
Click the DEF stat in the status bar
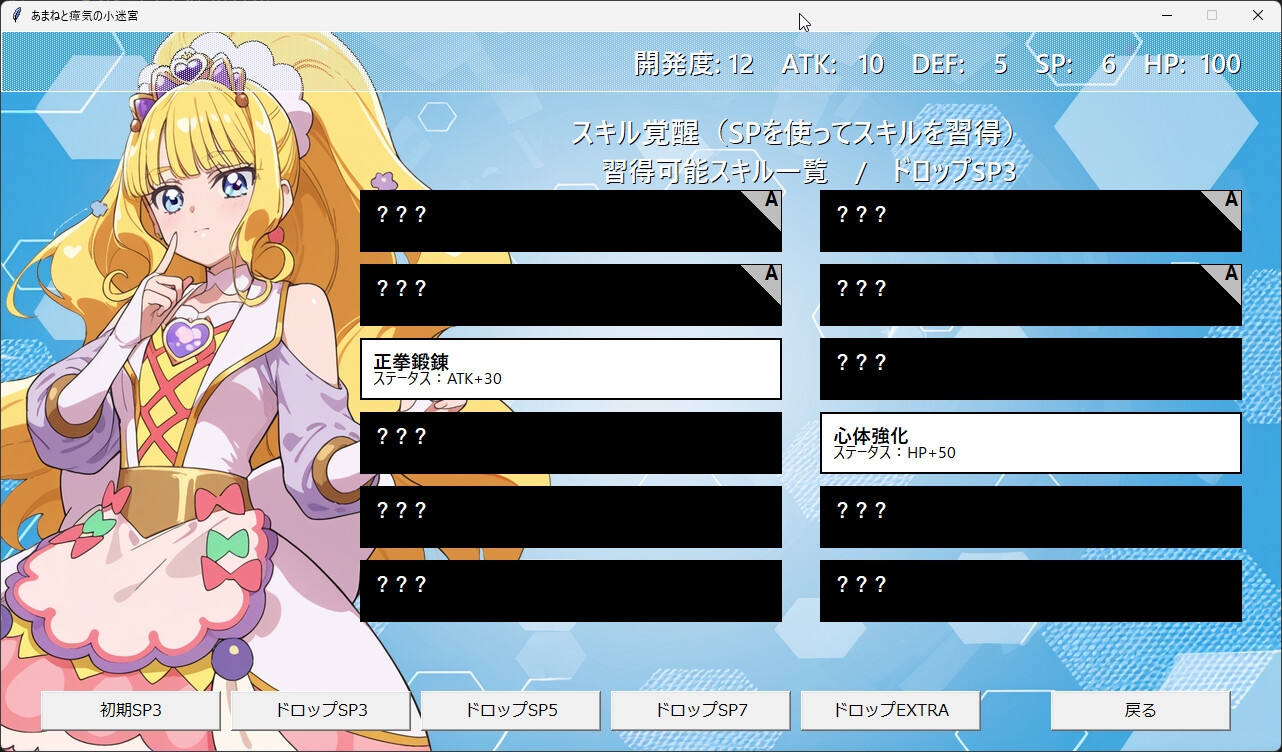(x=955, y=63)
